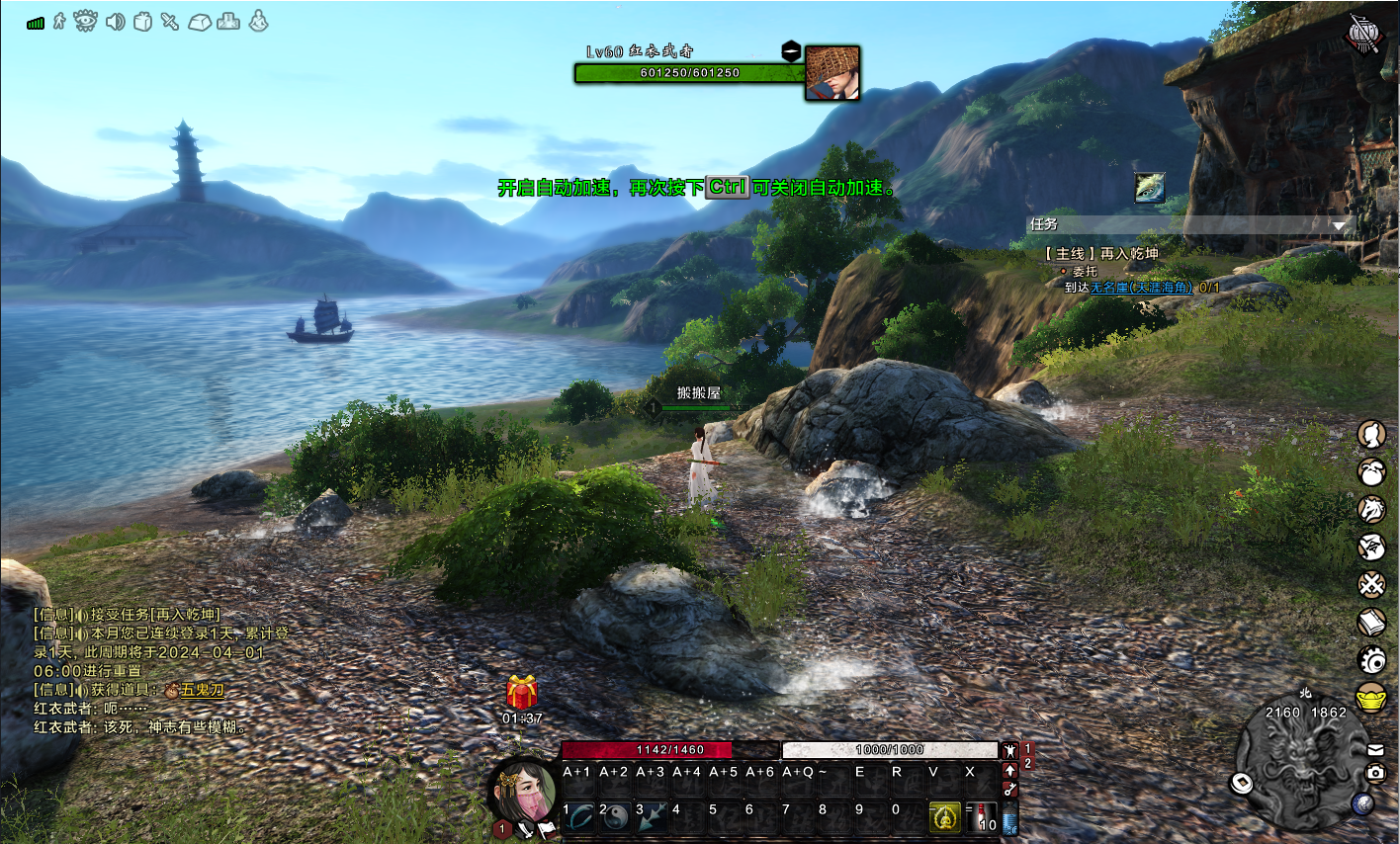
Task: Collapse the 任务 quest tracker dropdown
Action: (x=1338, y=225)
